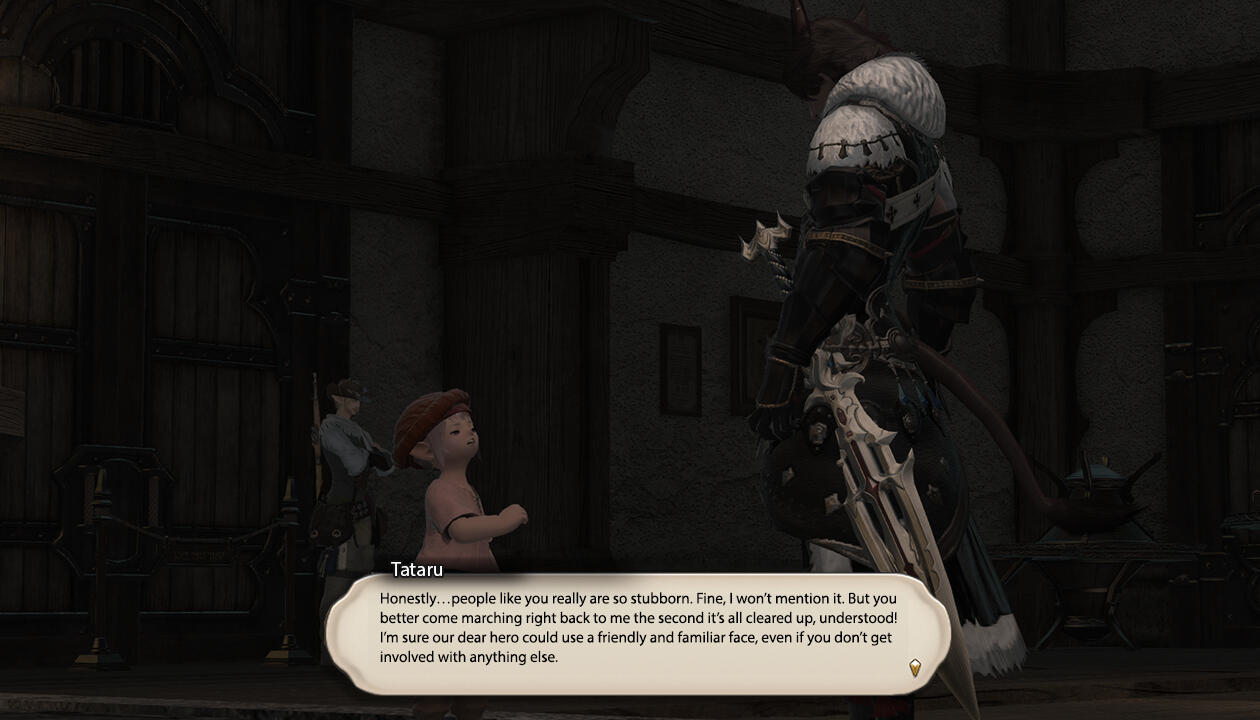Viewport: 1260px width, 720px height.
Task: Click Tataru's dialogue box to continue
Action: click(x=638, y=628)
